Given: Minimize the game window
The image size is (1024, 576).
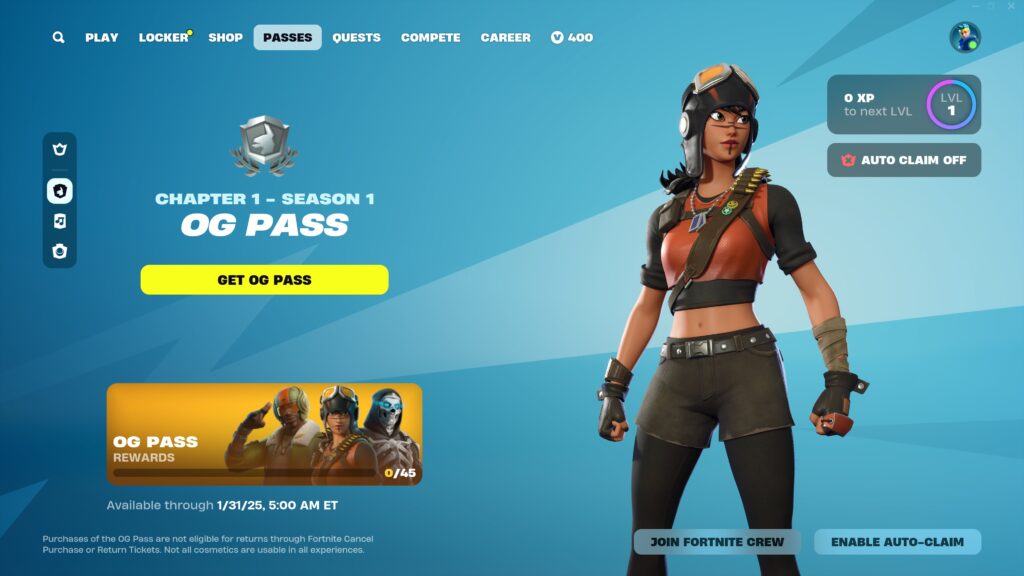Looking at the screenshot, I should [973, 6].
